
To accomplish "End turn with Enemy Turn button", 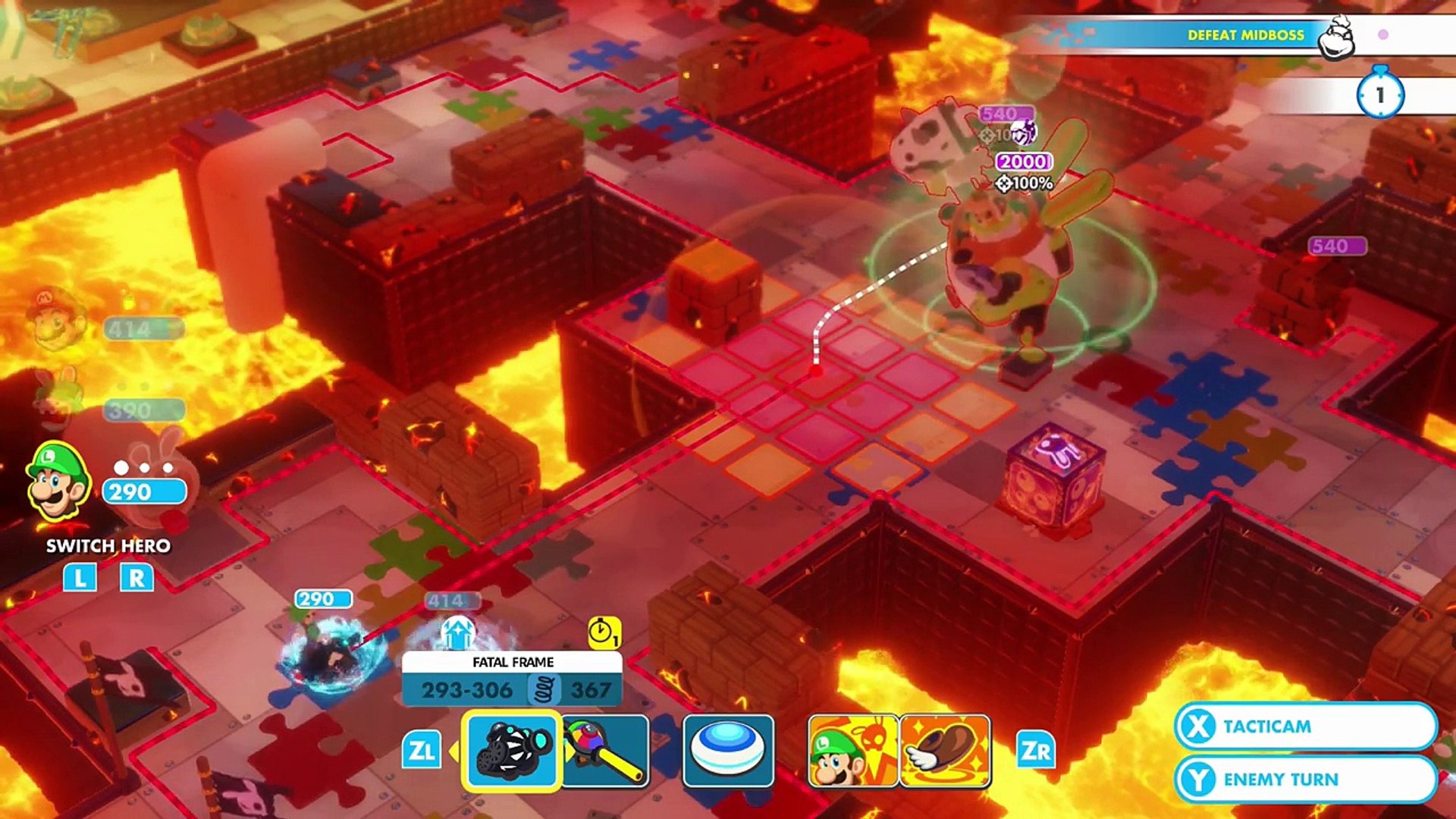I will coord(1304,780).
